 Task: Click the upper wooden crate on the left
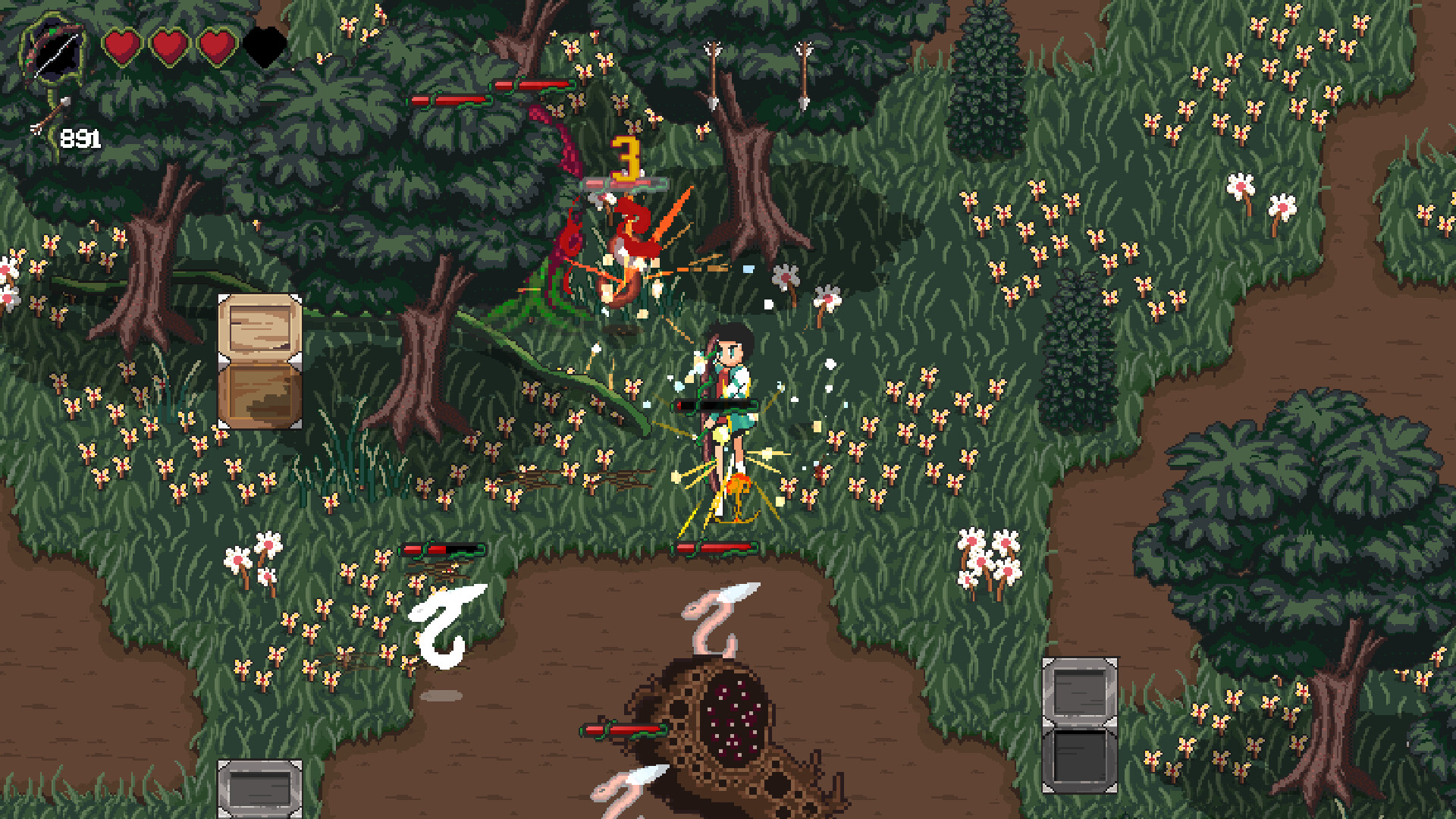(258, 326)
